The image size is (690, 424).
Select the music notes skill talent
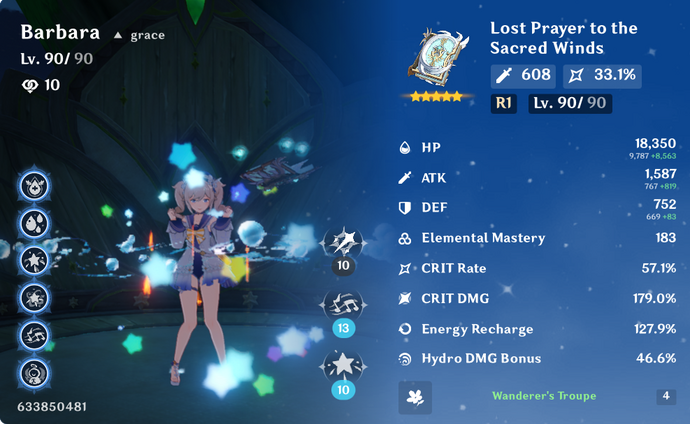(343, 304)
